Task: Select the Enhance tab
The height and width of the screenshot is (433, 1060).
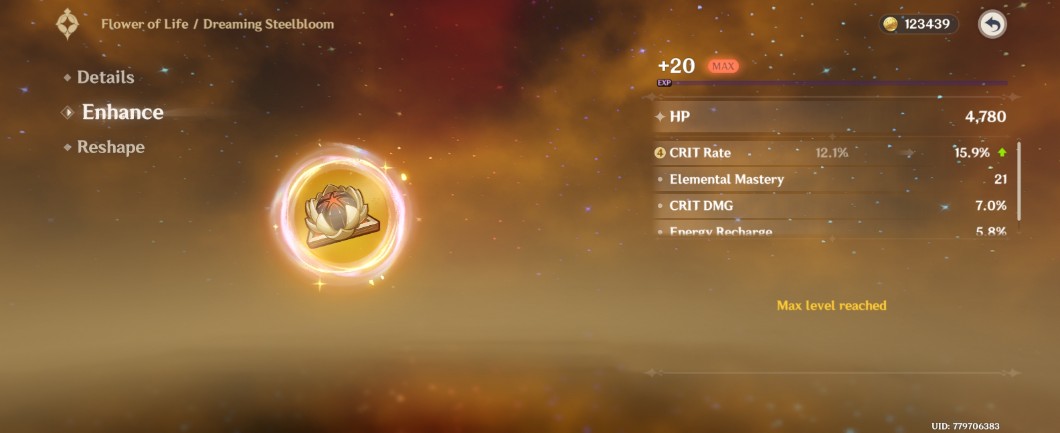Action: click(122, 112)
